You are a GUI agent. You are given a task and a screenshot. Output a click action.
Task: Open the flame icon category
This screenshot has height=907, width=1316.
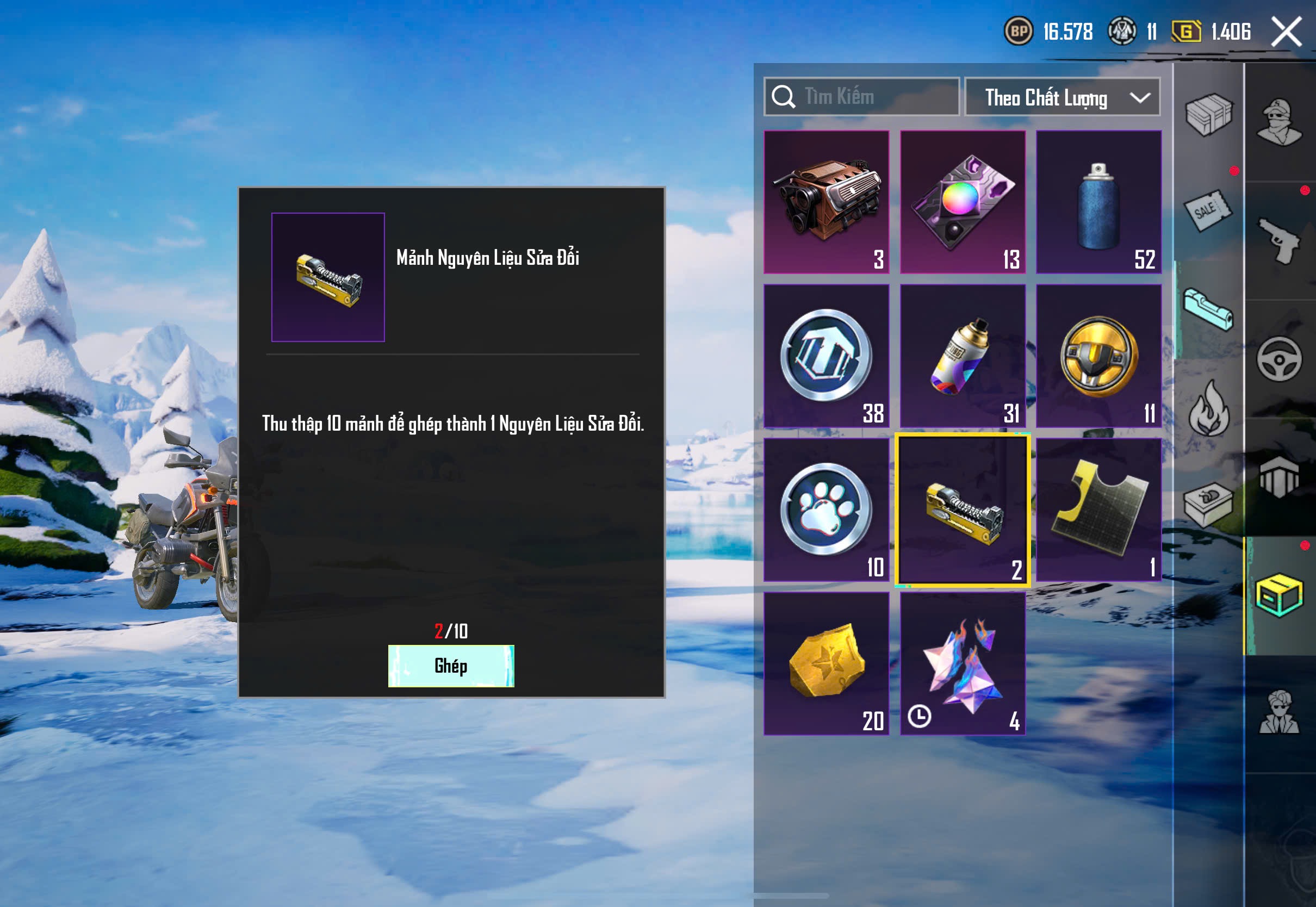tap(1209, 407)
